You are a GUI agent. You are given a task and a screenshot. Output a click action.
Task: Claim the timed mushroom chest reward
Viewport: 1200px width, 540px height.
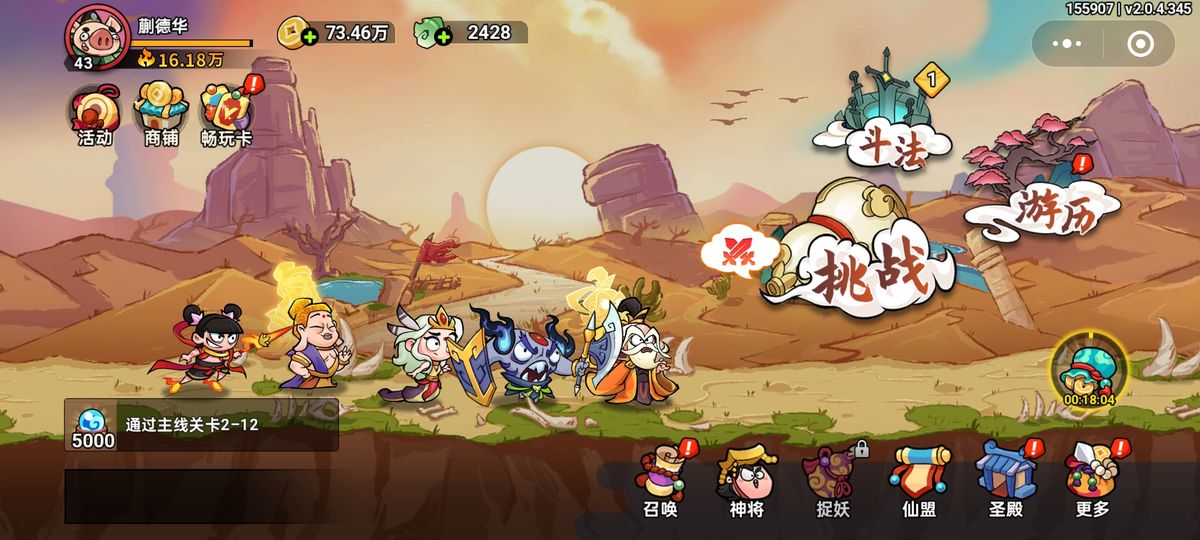tap(1089, 370)
